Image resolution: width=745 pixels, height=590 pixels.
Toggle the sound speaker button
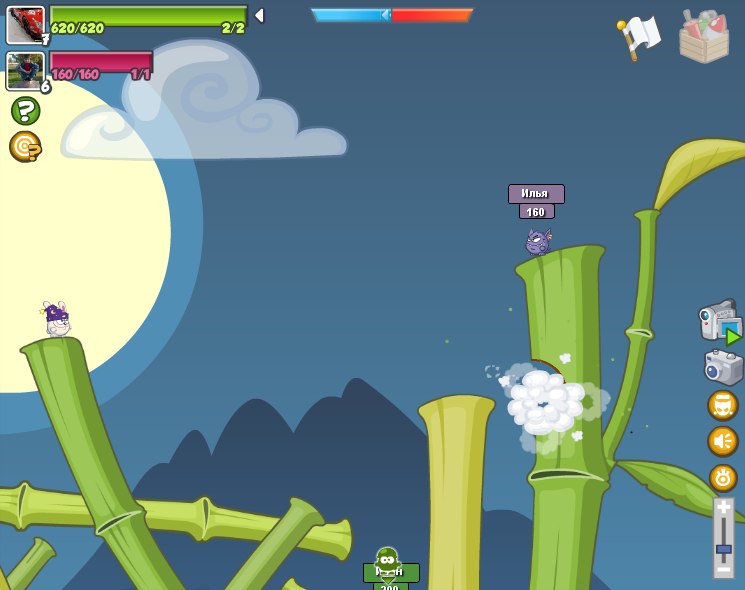[x=723, y=441]
